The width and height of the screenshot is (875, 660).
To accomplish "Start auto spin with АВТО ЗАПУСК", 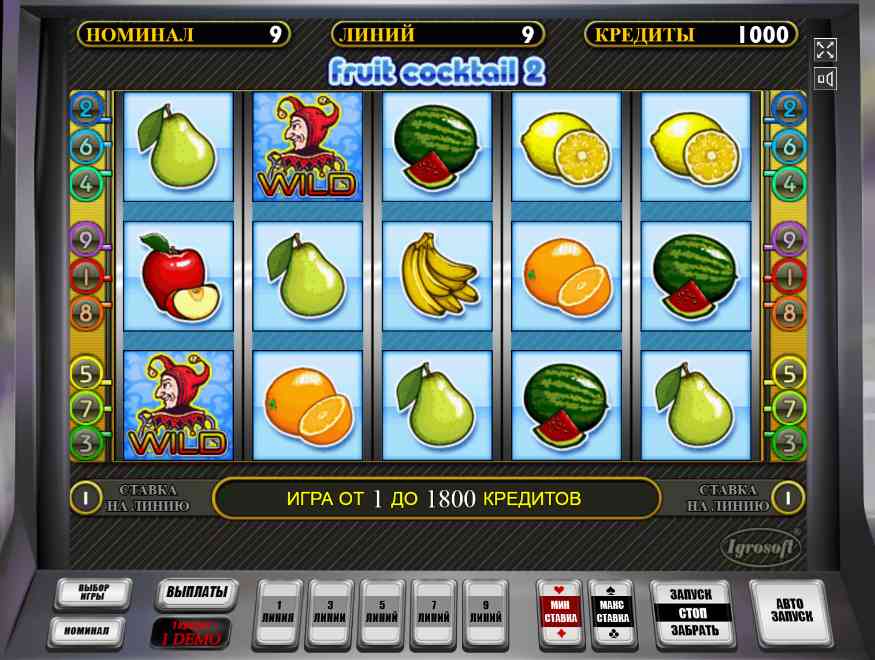I will tap(788, 611).
